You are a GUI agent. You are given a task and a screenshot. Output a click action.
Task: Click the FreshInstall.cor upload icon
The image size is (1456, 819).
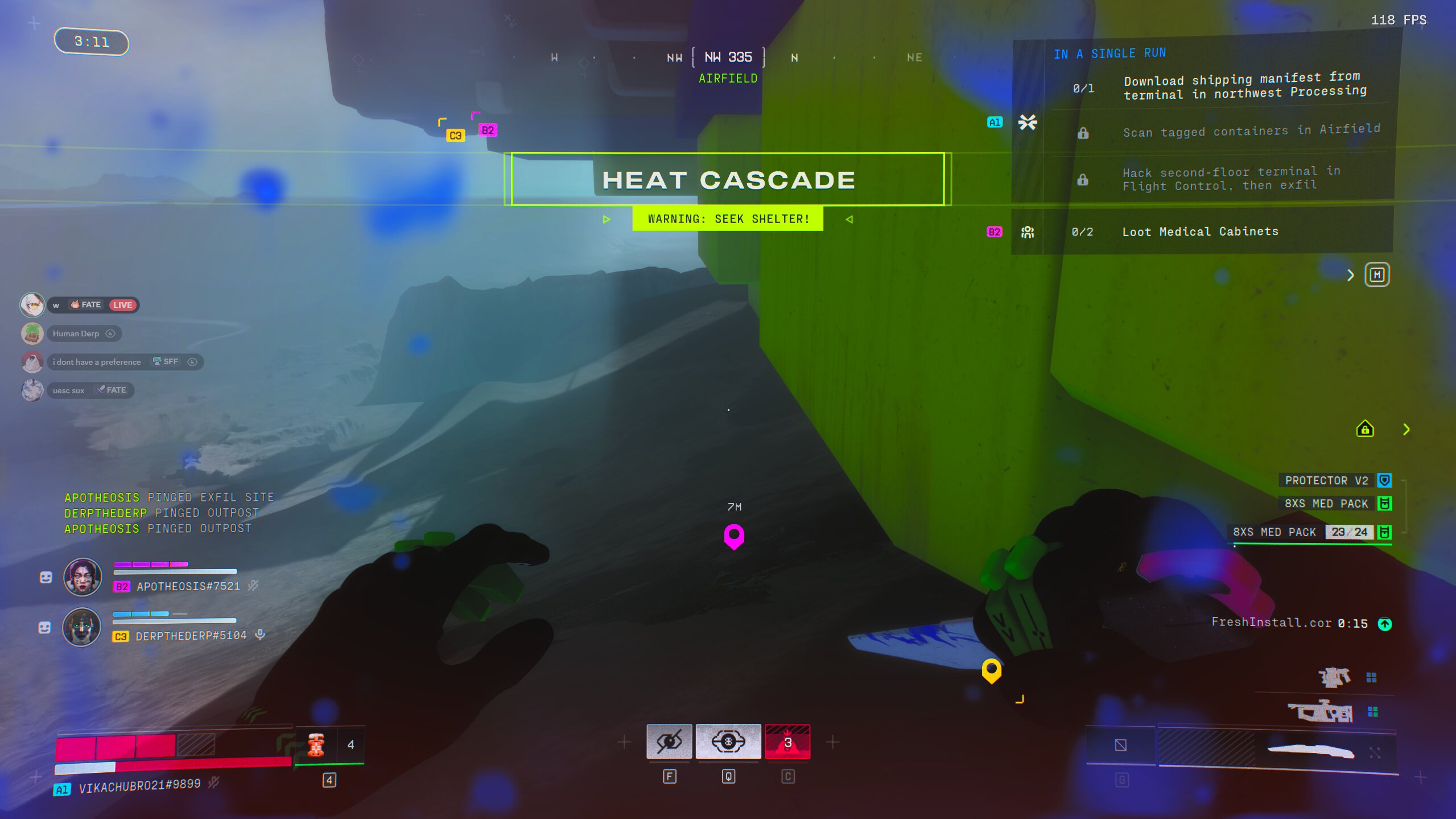tap(1384, 624)
